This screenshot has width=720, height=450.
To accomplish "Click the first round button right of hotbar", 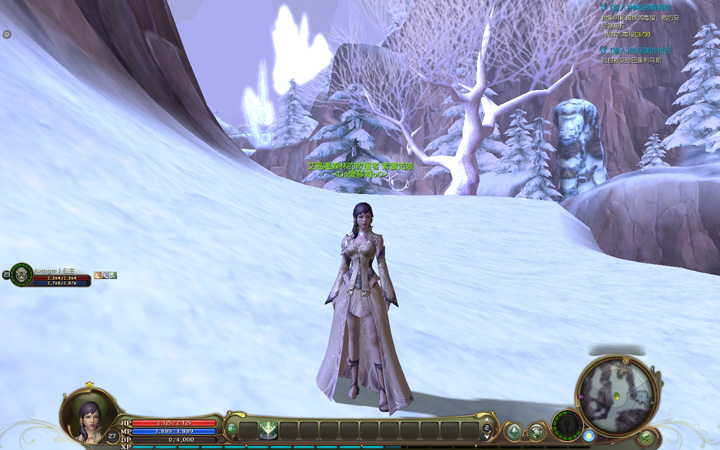I will point(514,431).
